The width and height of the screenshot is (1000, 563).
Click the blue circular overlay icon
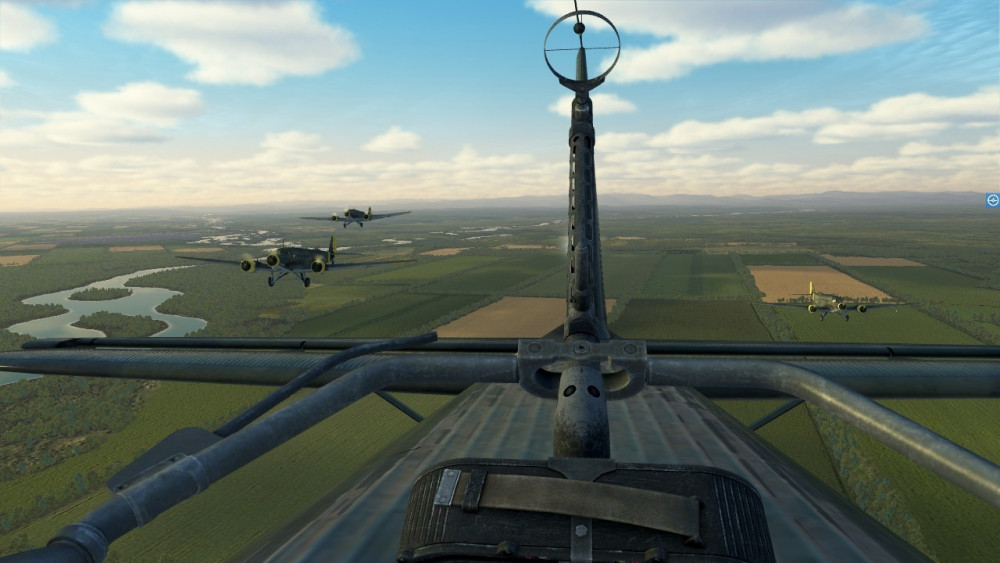992,200
